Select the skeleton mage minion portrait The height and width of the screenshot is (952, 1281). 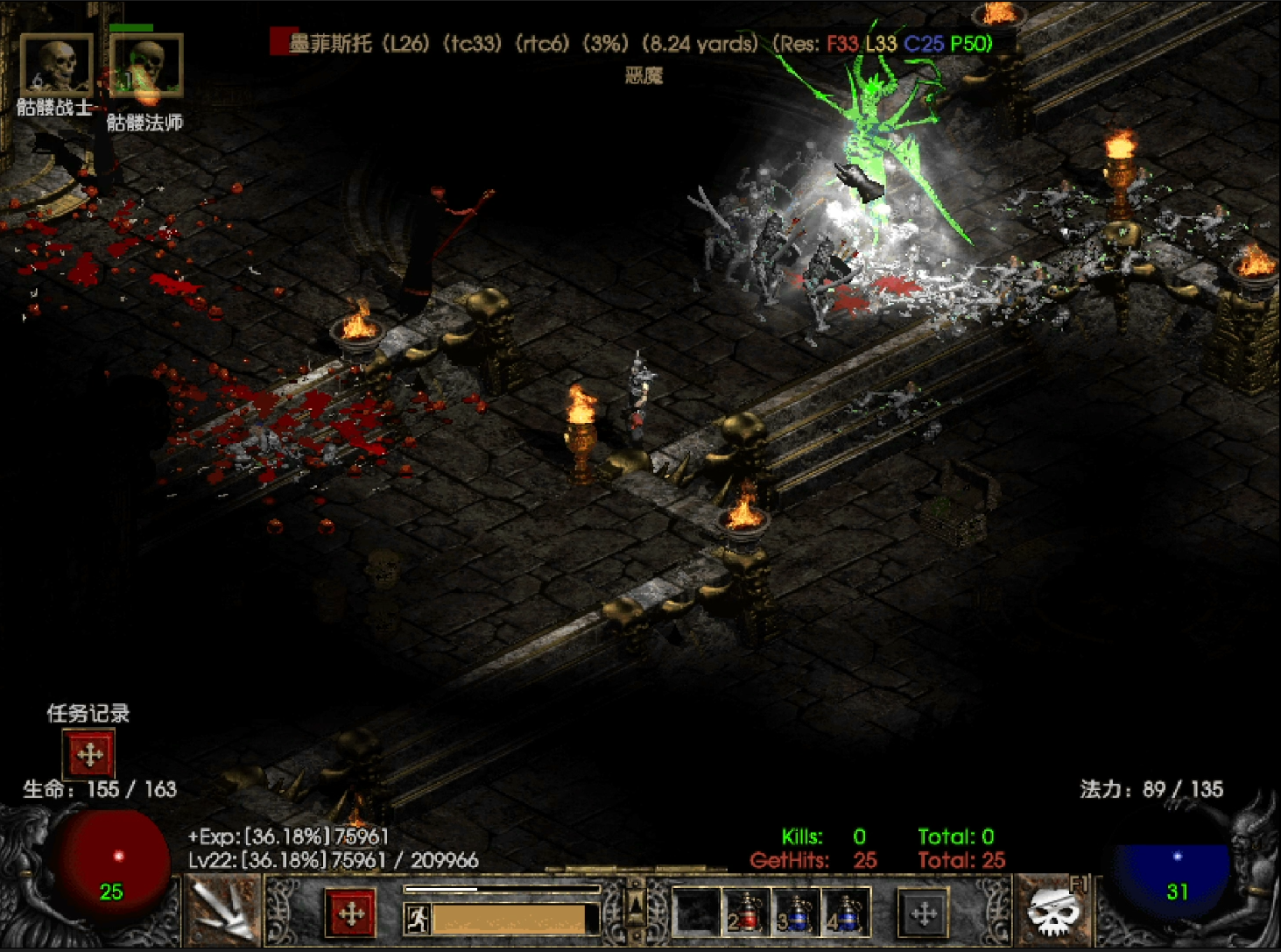point(146,67)
